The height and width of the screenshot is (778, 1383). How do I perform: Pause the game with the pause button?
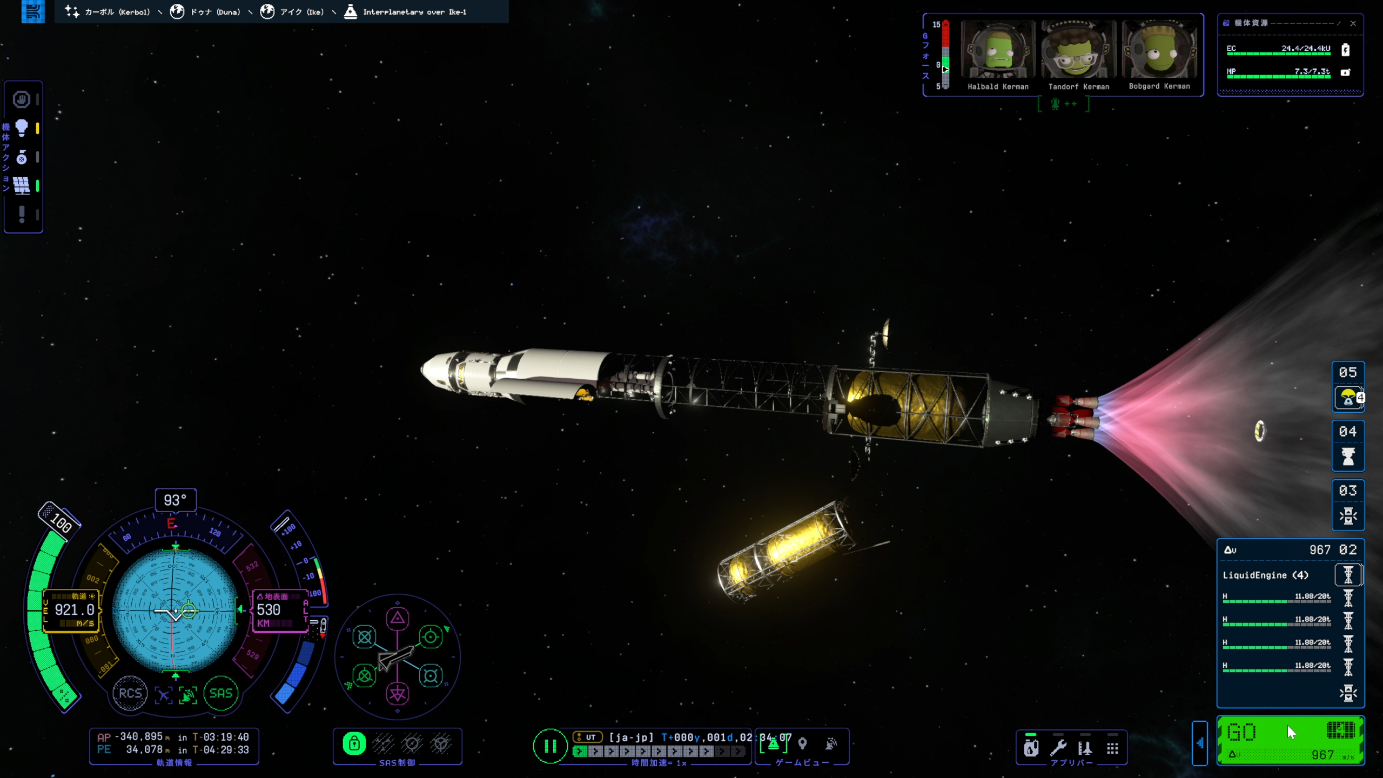click(549, 746)
